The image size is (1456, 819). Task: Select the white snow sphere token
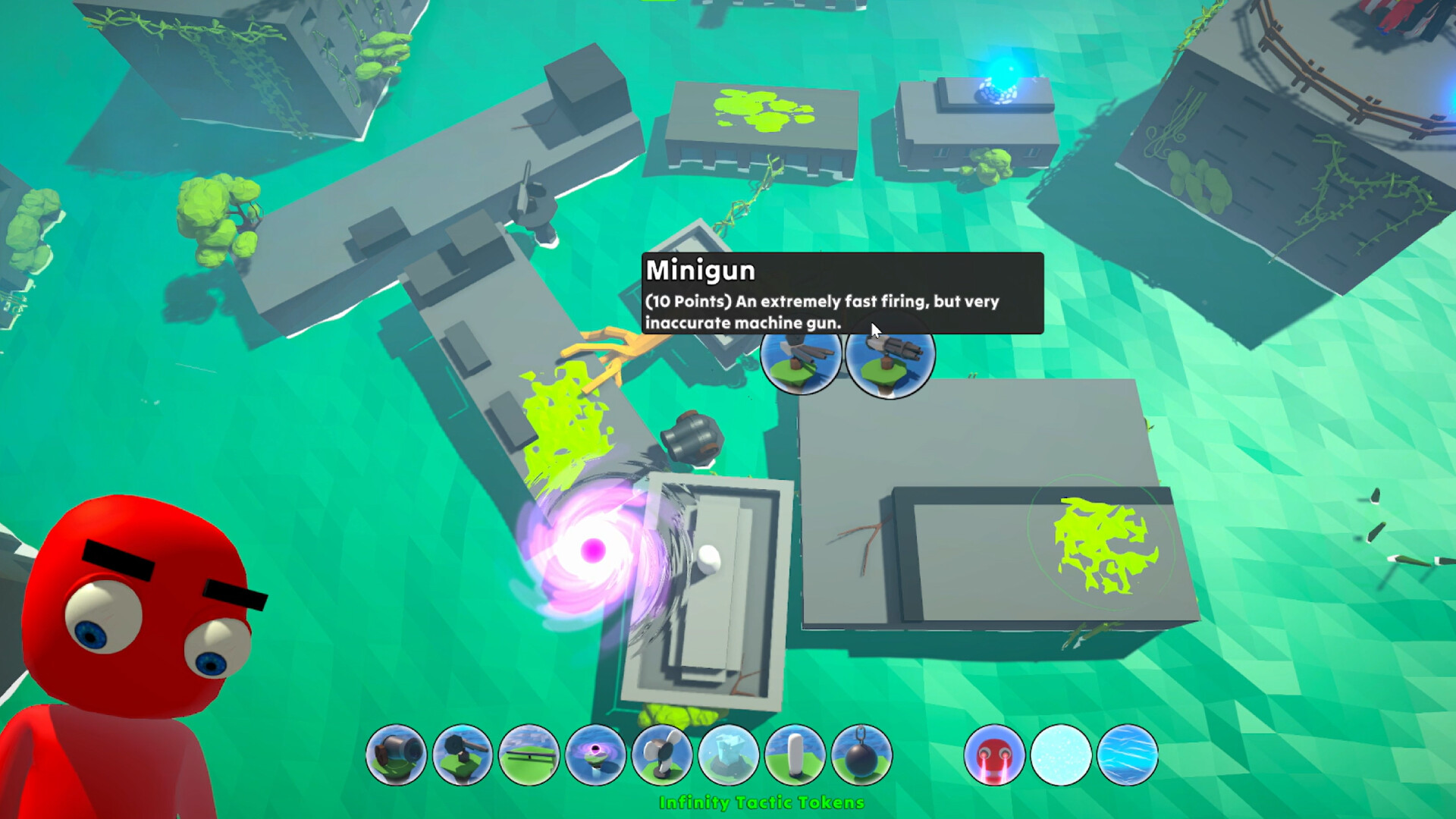pyautogui.click(x=1060, y=756)
